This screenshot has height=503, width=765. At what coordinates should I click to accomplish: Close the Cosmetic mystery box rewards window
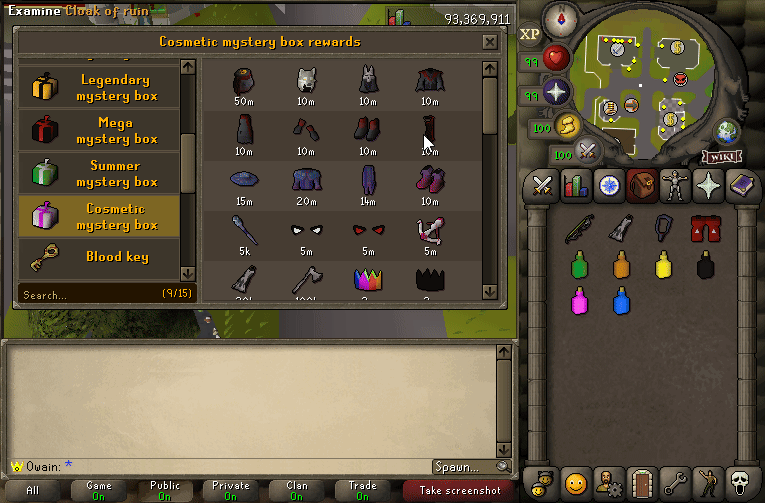tap(489, 42)
